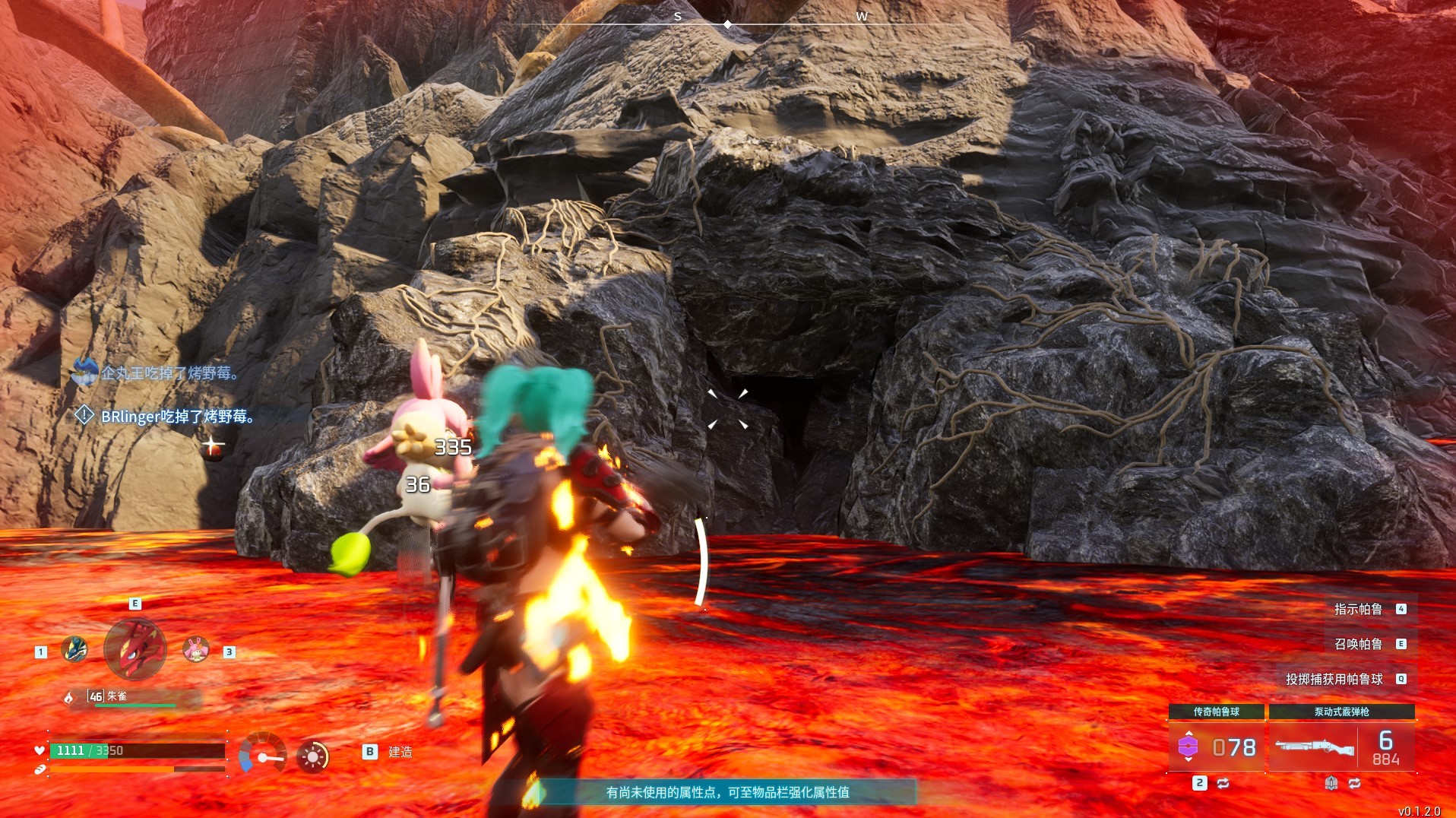Activate the 召唤帕鲁 summon command
This screenshot has width=1456, height=818.
[1358, 644]
